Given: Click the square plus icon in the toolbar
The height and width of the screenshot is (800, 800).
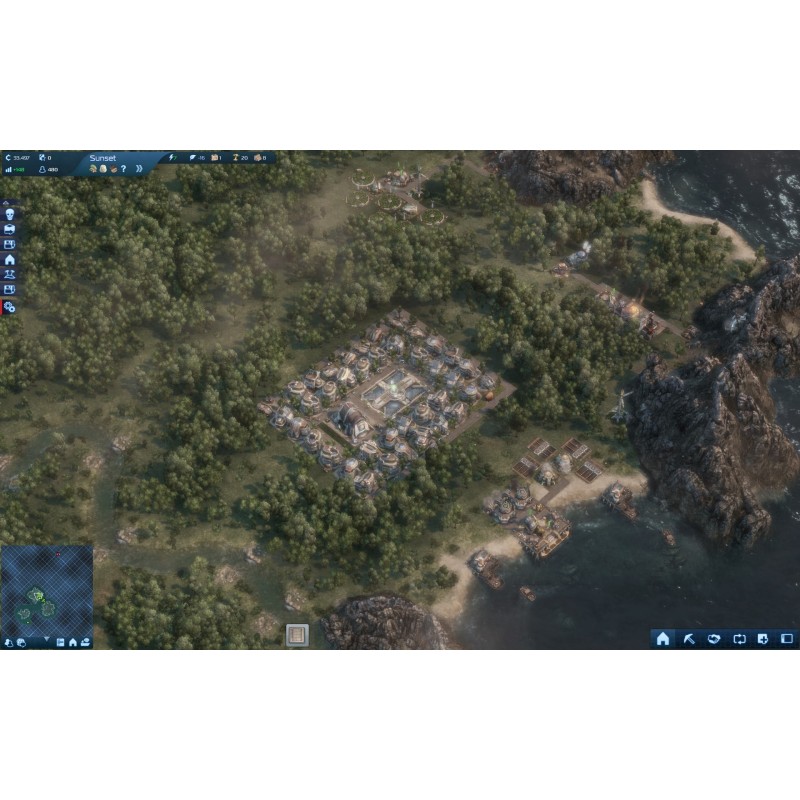Looking at the screenshot, I should pos(763,639).
